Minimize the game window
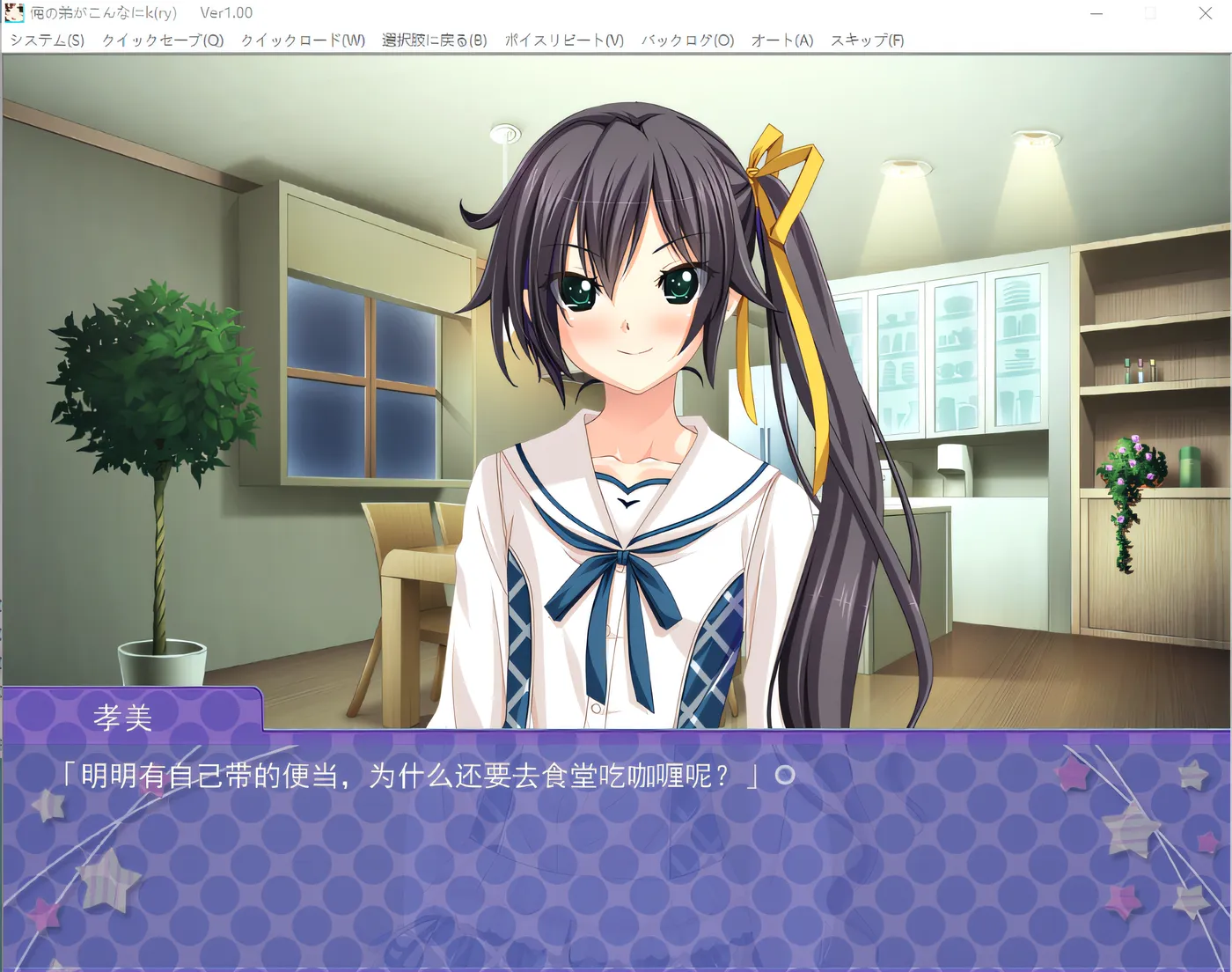Viewport: 1232px width, 972px height. point(1096,12)
